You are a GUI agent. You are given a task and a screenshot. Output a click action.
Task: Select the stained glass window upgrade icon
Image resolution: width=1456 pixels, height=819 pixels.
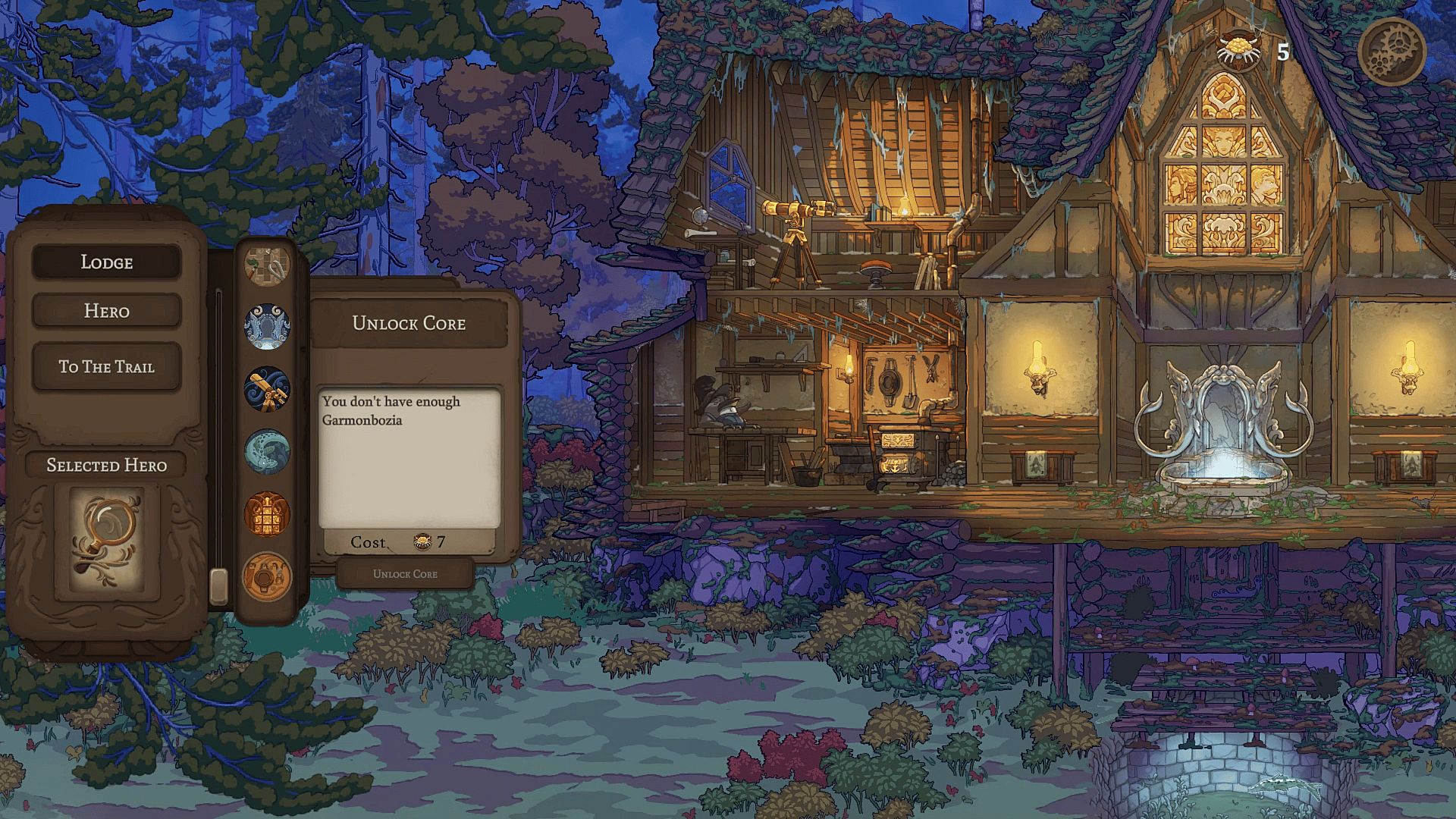[x=267, y=514]
